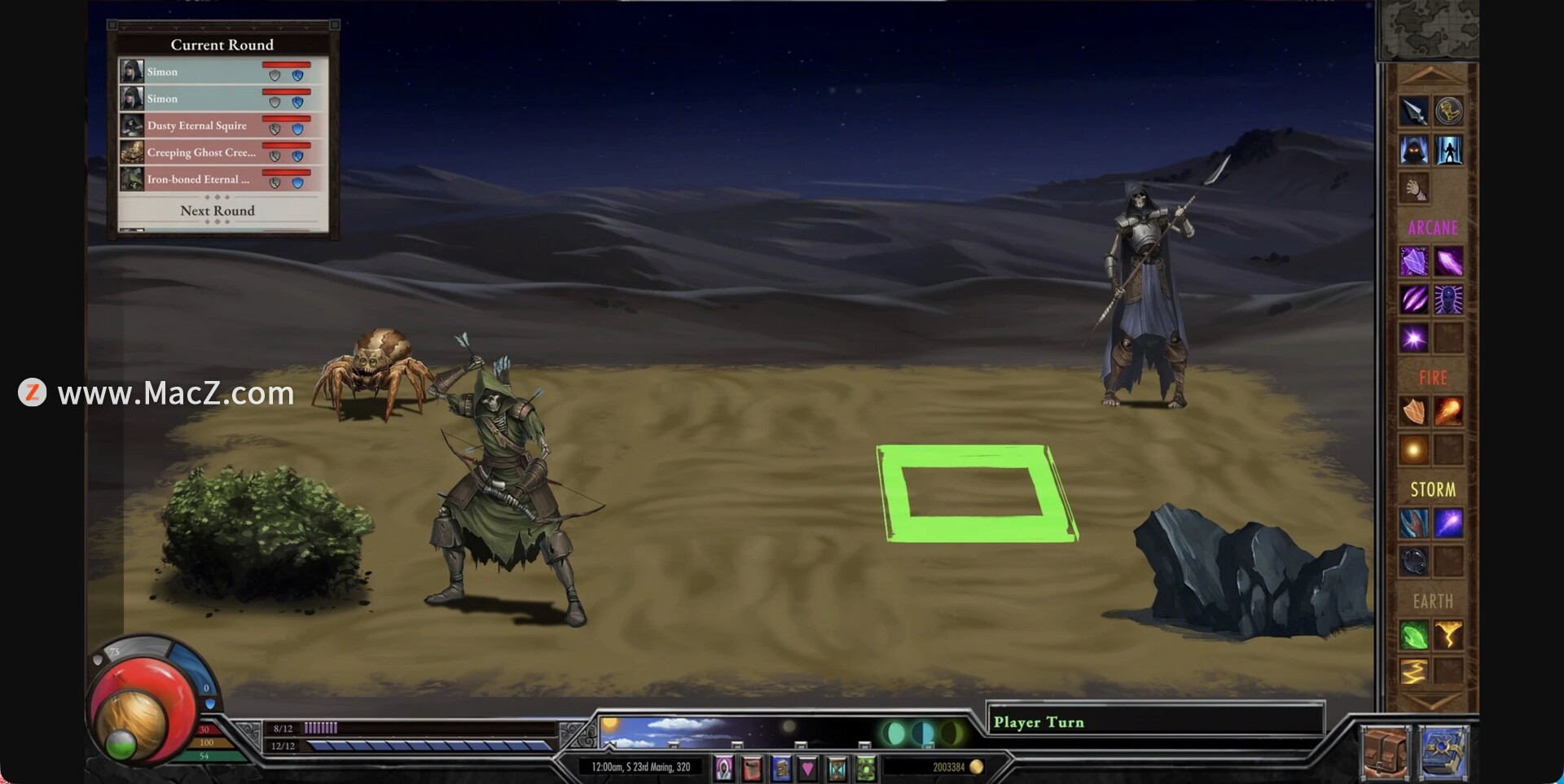Image resolution: width=1564 pixels, height=784 pixels.
Task: Cast the fireball spell
Action: 1449,412
